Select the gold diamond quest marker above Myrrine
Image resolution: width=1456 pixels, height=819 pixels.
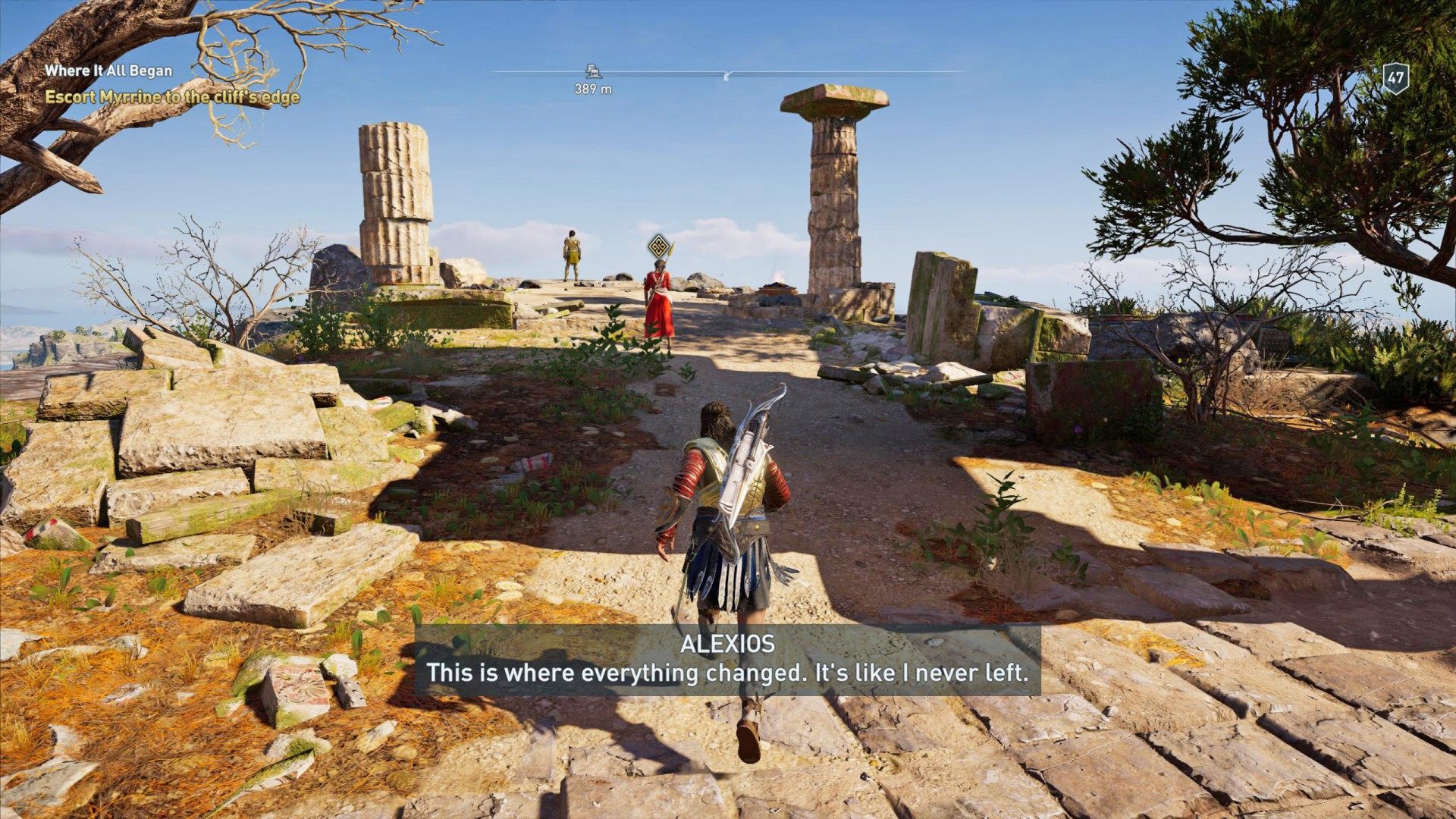click(658, 244)
